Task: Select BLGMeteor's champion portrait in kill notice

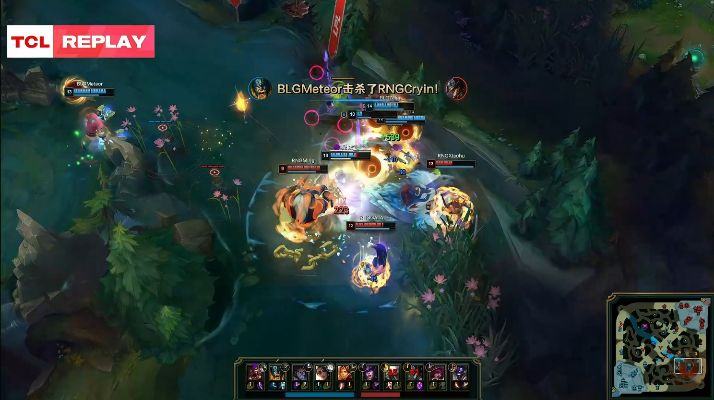Action: coord(259,88)
